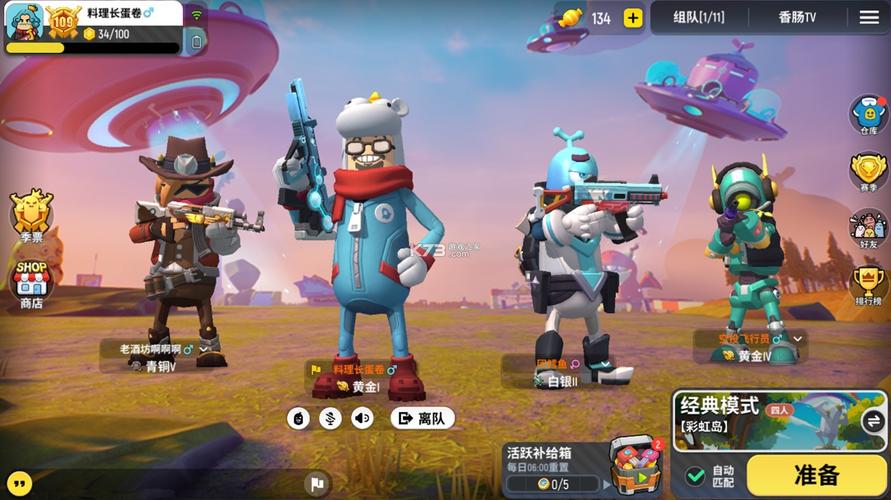Image resolution: width=891 pixels, height=500 pixels.
Task: Toggle the 自动匹配 auto-match checkbox
Action: coord(696,476)
